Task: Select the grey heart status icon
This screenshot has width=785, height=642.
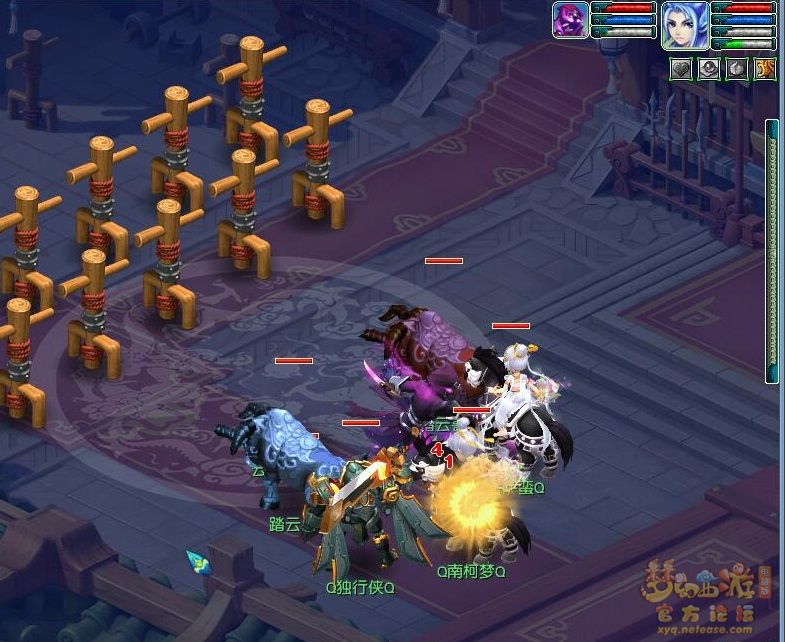Action: 680,69
